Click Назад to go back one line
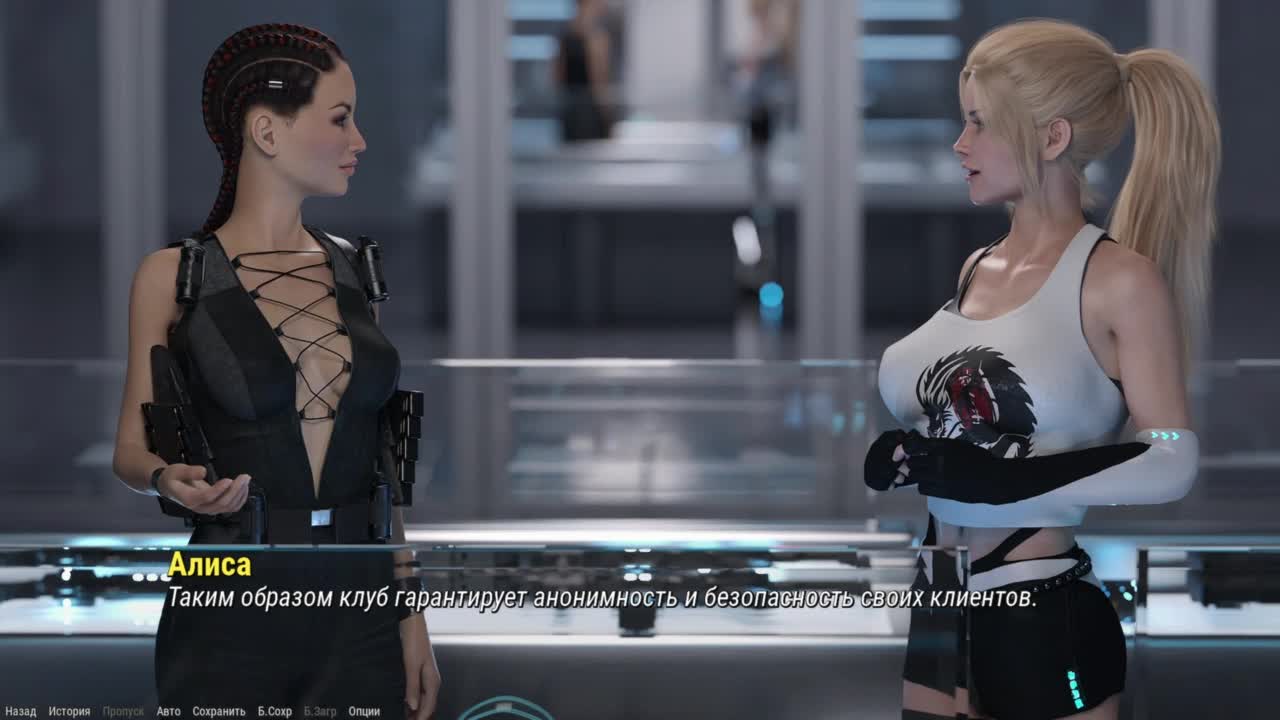 click(20, 711)
